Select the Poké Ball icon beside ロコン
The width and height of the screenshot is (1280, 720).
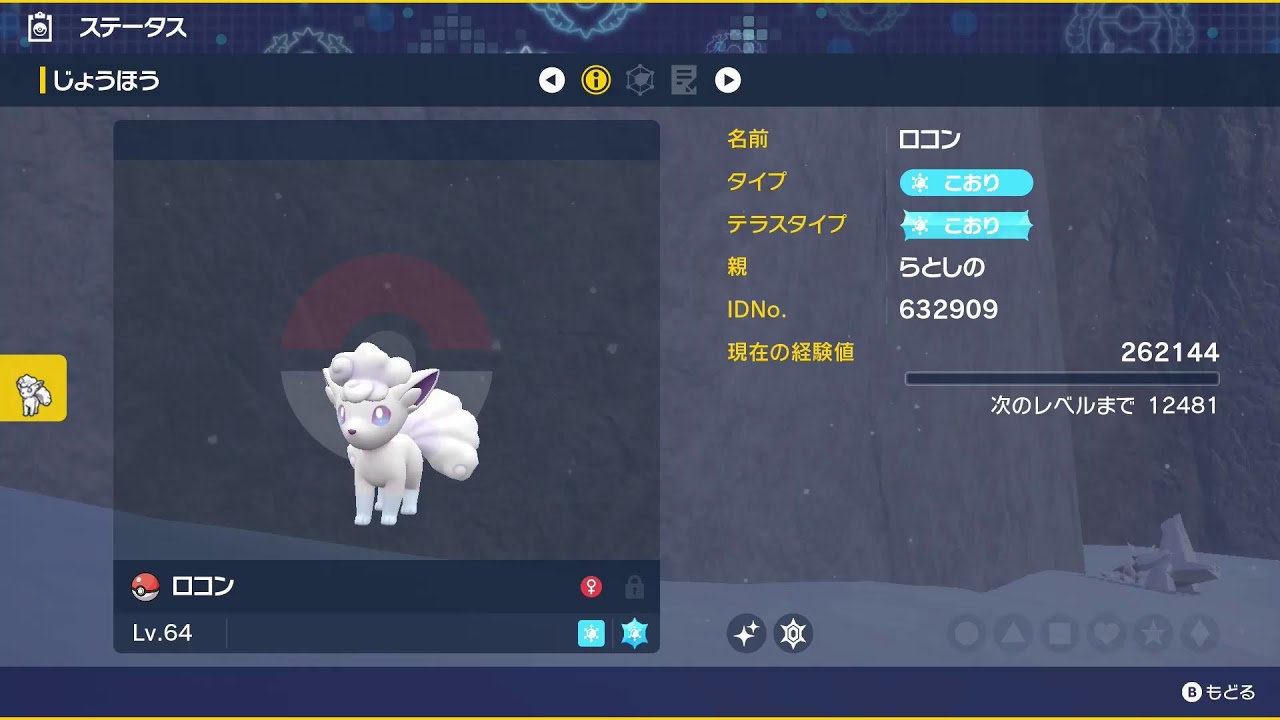coord(144,586)
